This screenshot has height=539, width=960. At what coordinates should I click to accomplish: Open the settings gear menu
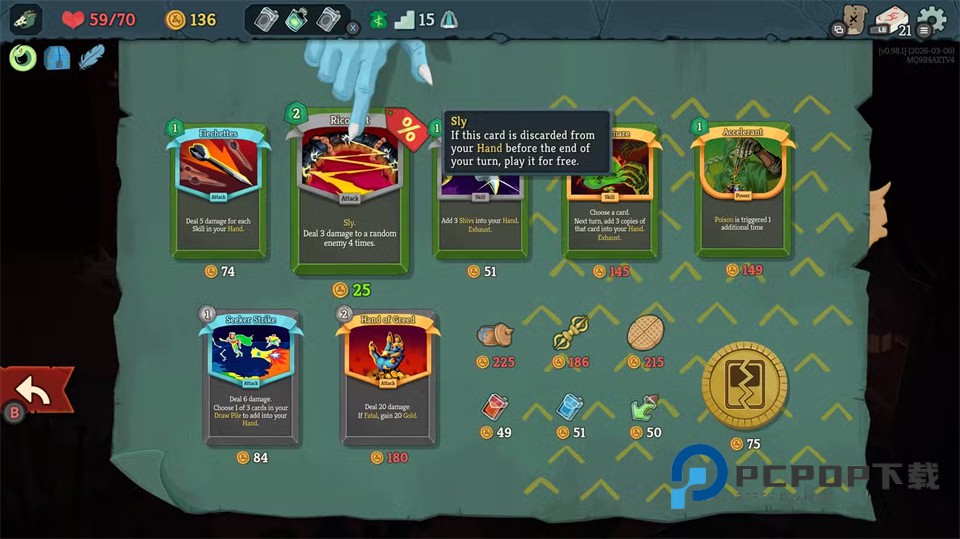931,19
